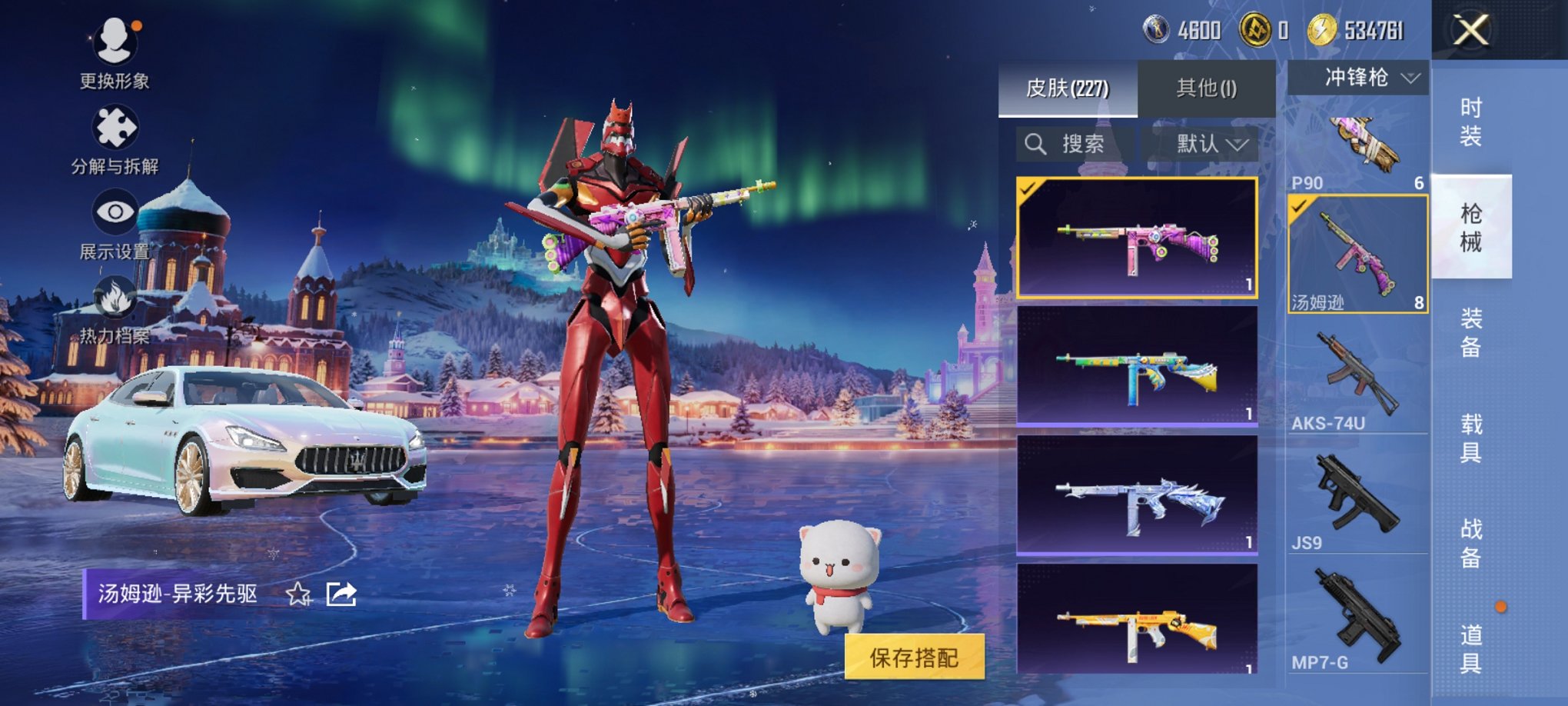Switch to the 其他(1) tab

pos(1207,88)
